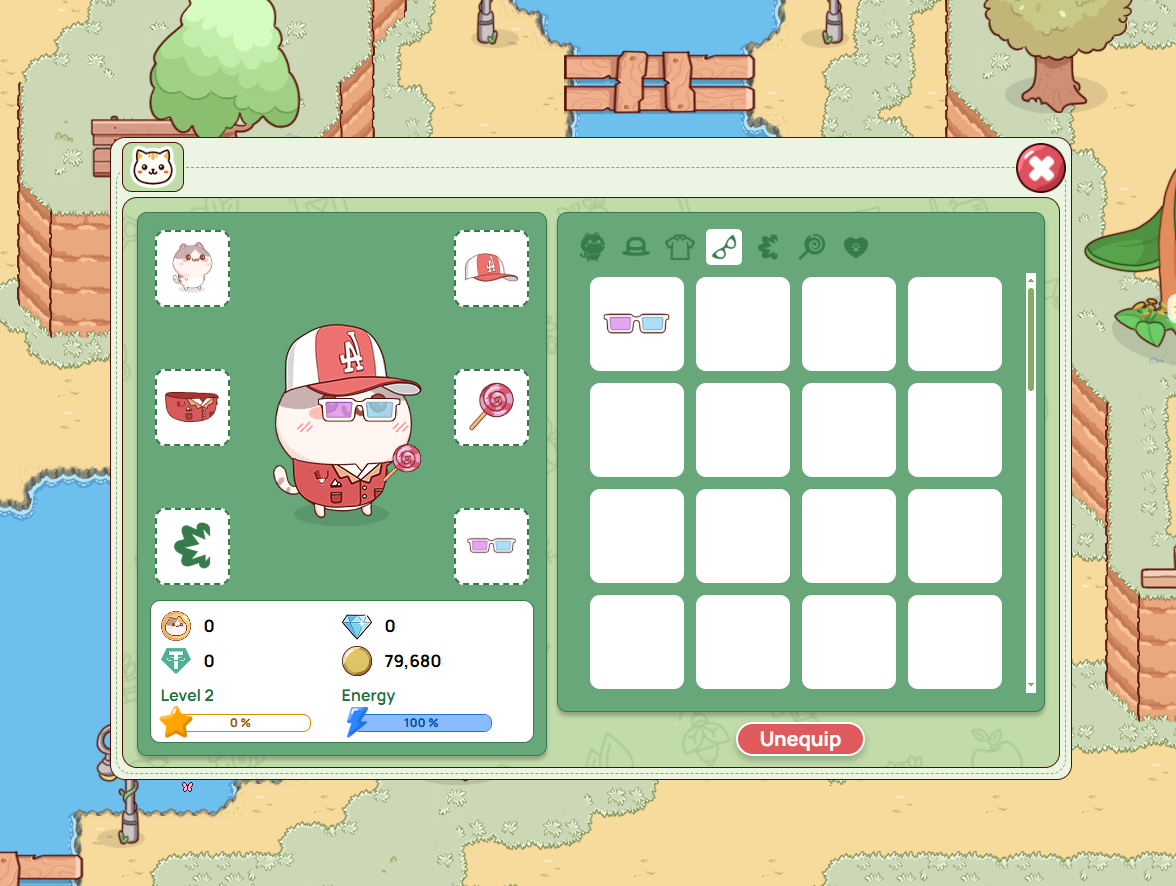
Task: Choose the equipped red baseball cap slot
Action: coord(491,268)
